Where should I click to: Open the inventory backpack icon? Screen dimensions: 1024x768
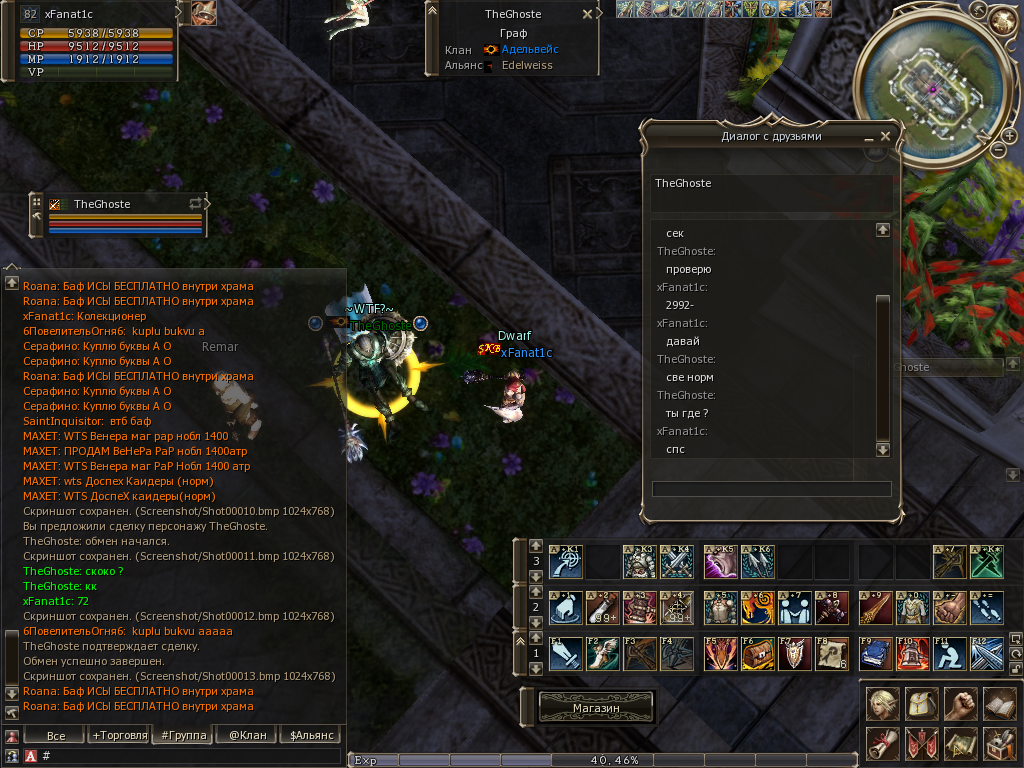pyautogui.click(x=921, y=703)
